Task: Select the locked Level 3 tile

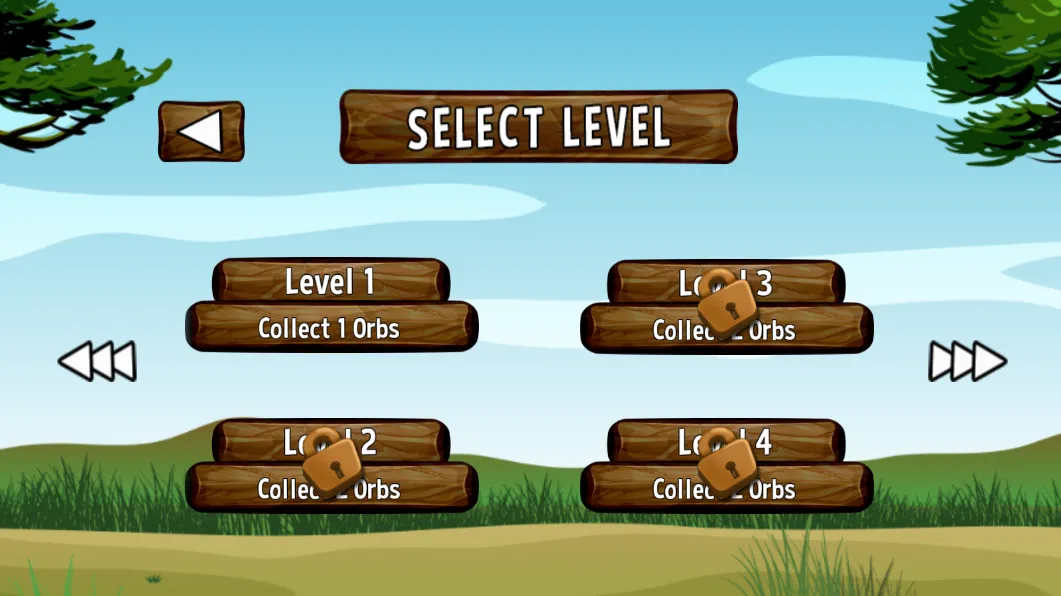Action: pos(726,306)
